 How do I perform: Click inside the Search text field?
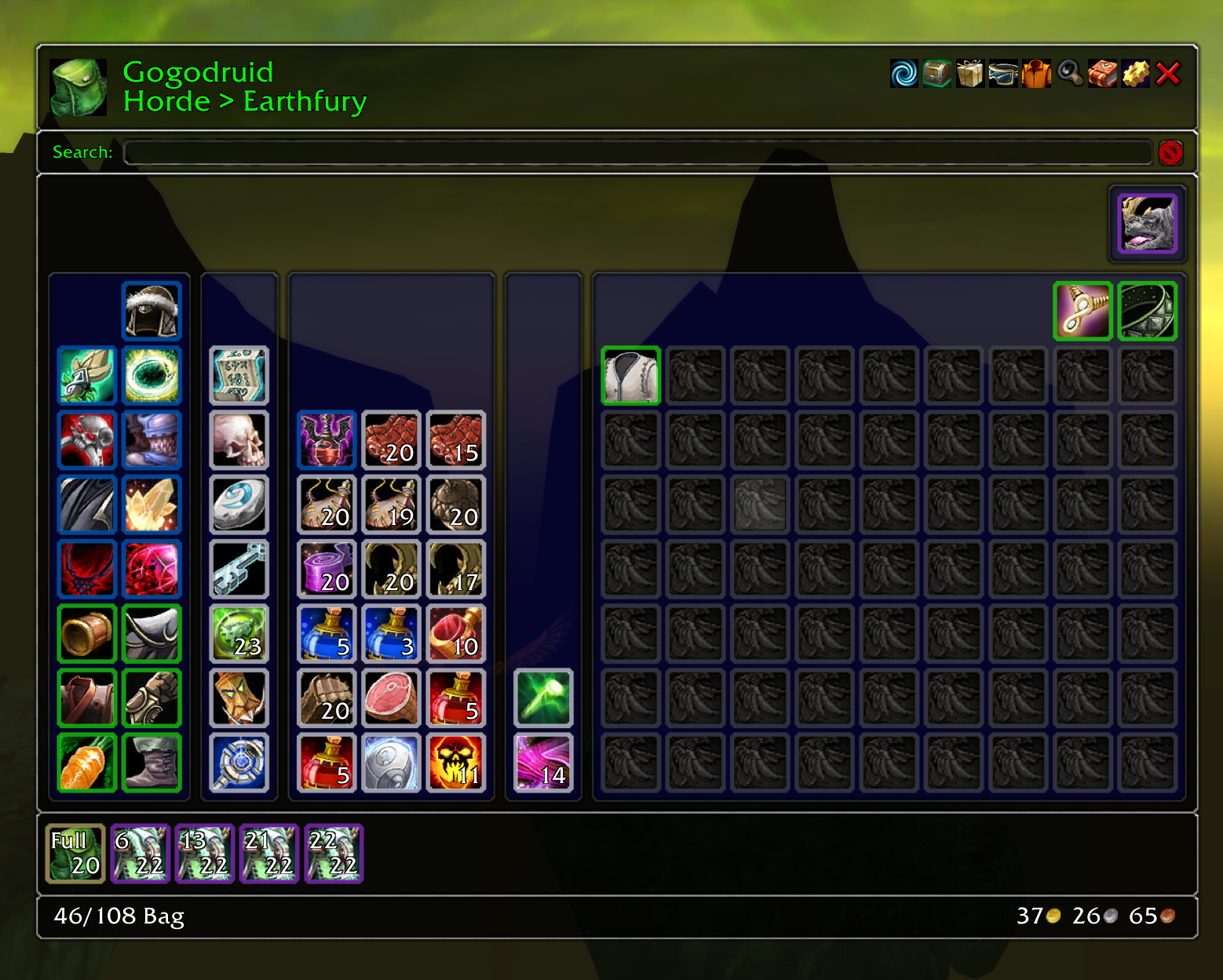636,152
